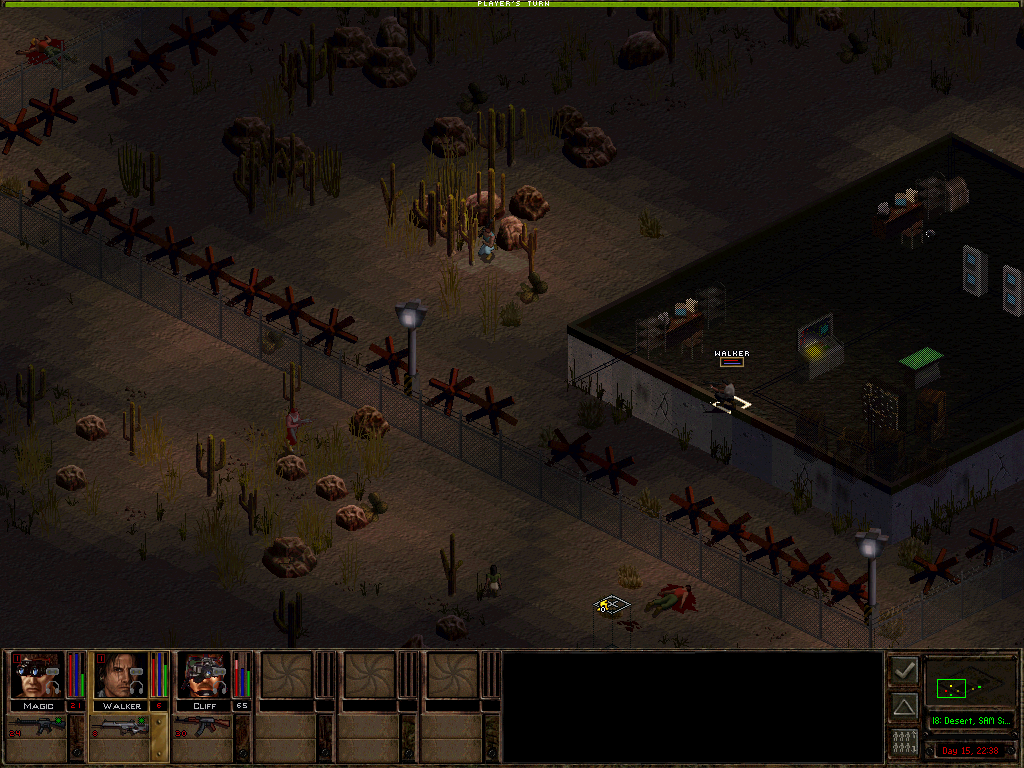
Task: Toggle the squad figures button
Action: click(x=904, y=743)
